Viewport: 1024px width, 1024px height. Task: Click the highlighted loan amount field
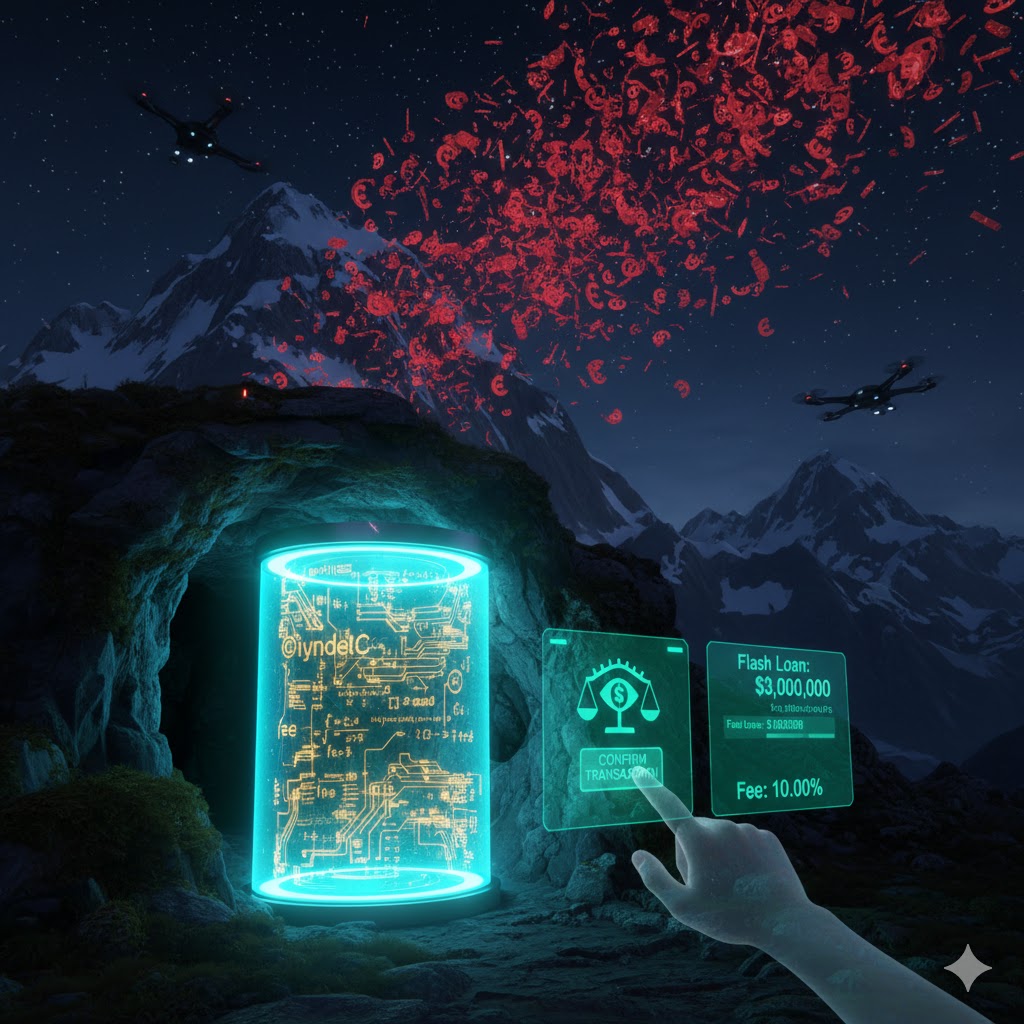[778, 726]
